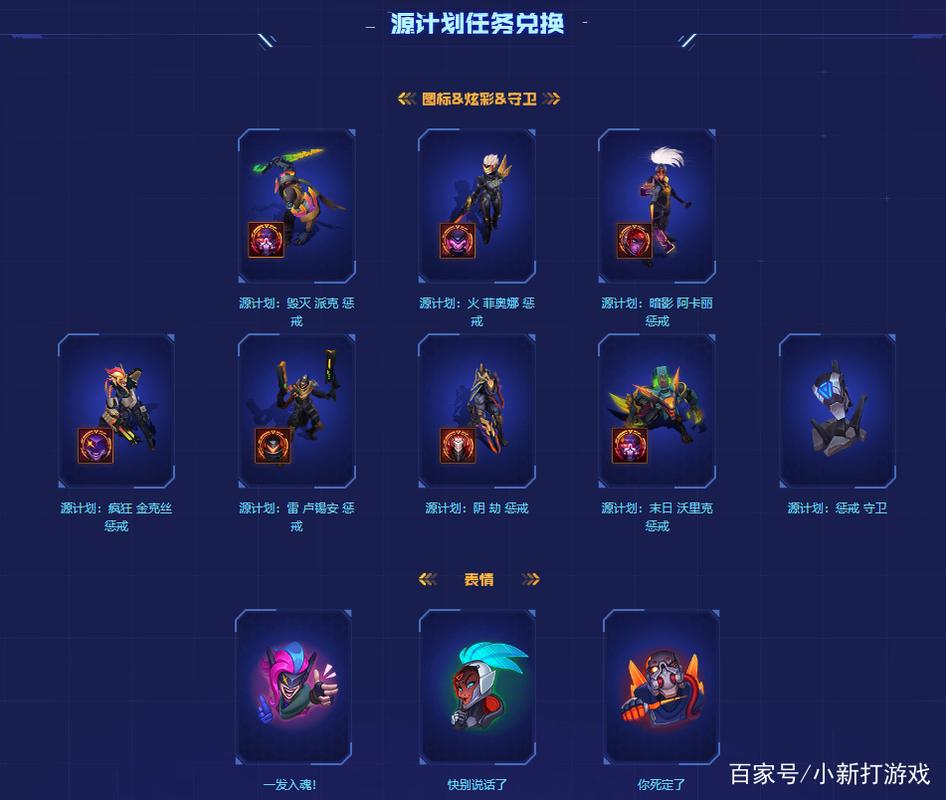Image resolution: width=946 pixels, height=800 pixels.
Task: Choose the 雷 卢锡安 惩戒 reward card
Action: [296, 410]
